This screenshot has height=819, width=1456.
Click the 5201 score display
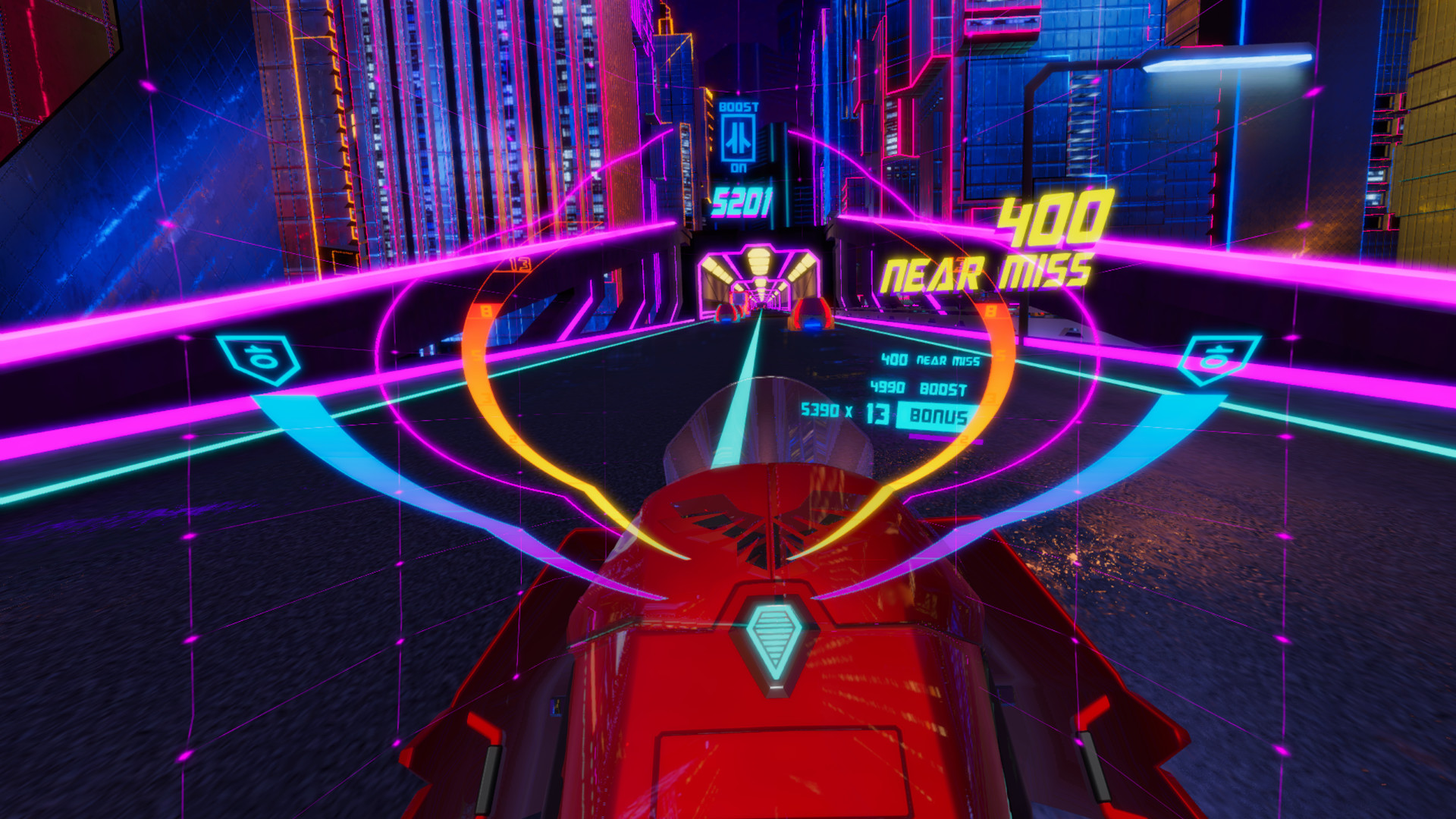coord(742,201)
